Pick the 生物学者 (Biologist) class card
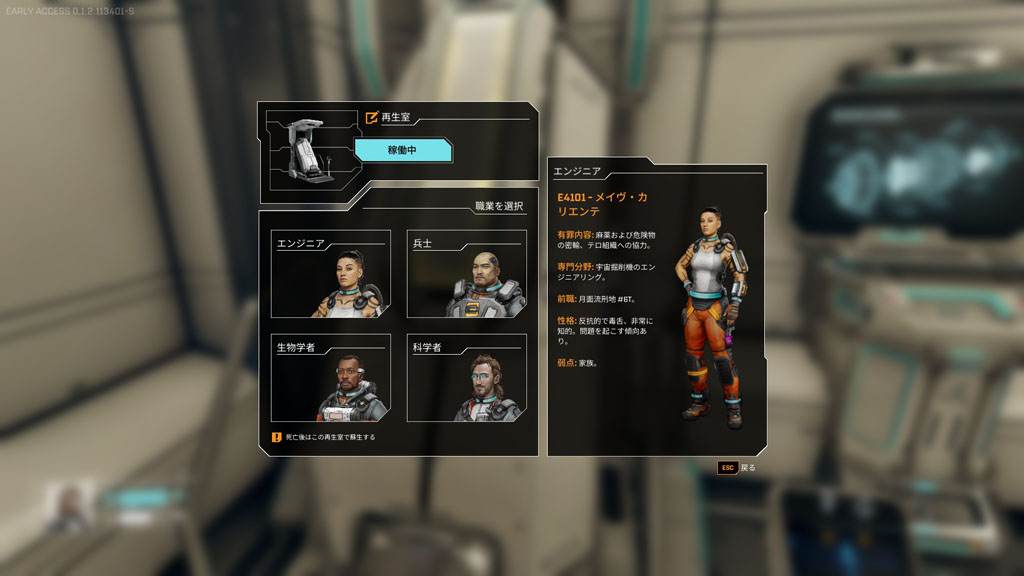This screenshot has height=576, width=1024. 331,378
